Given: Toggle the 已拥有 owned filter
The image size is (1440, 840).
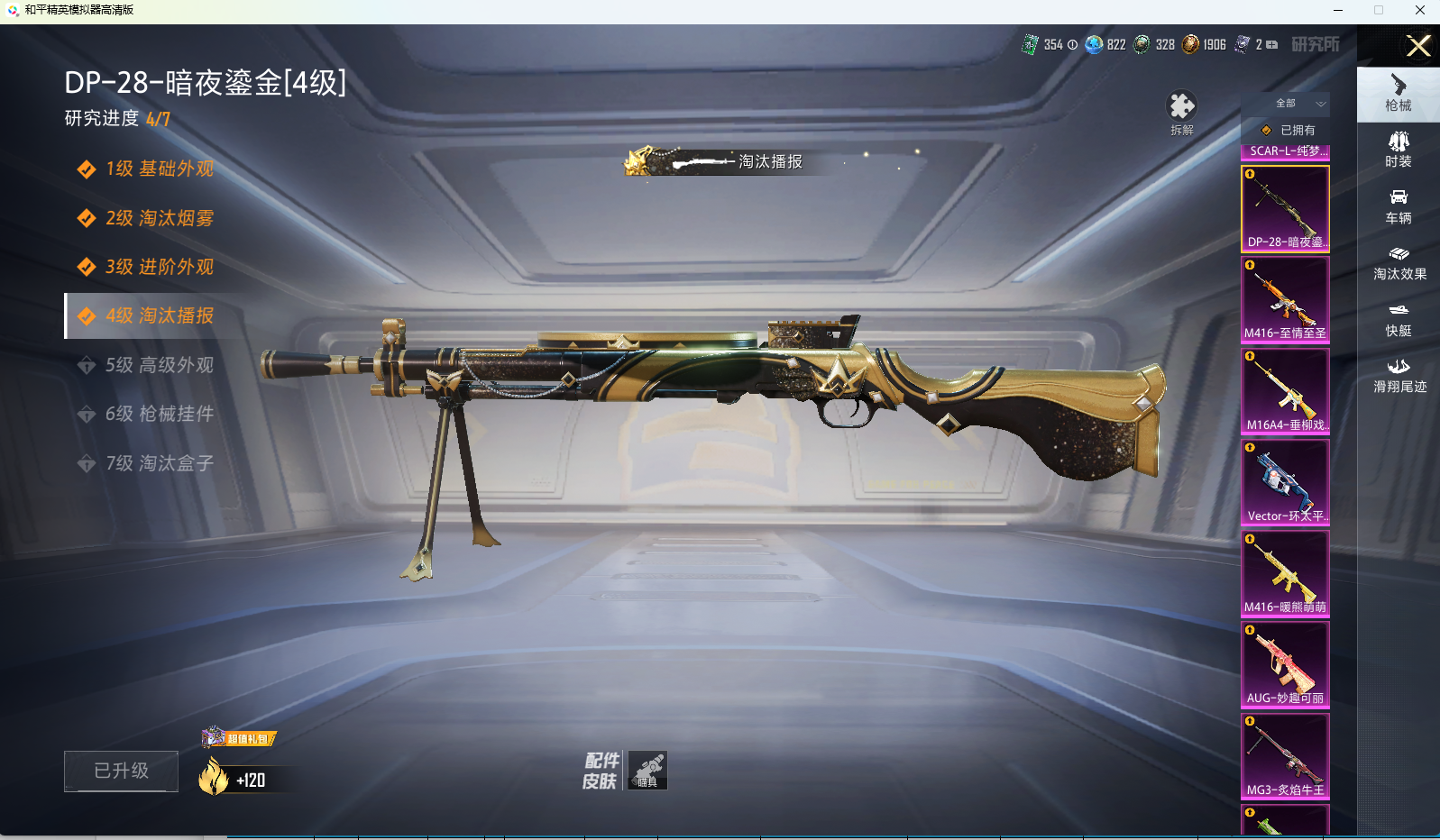Looking at the screenshot, I should click(x=1288, y=131).
